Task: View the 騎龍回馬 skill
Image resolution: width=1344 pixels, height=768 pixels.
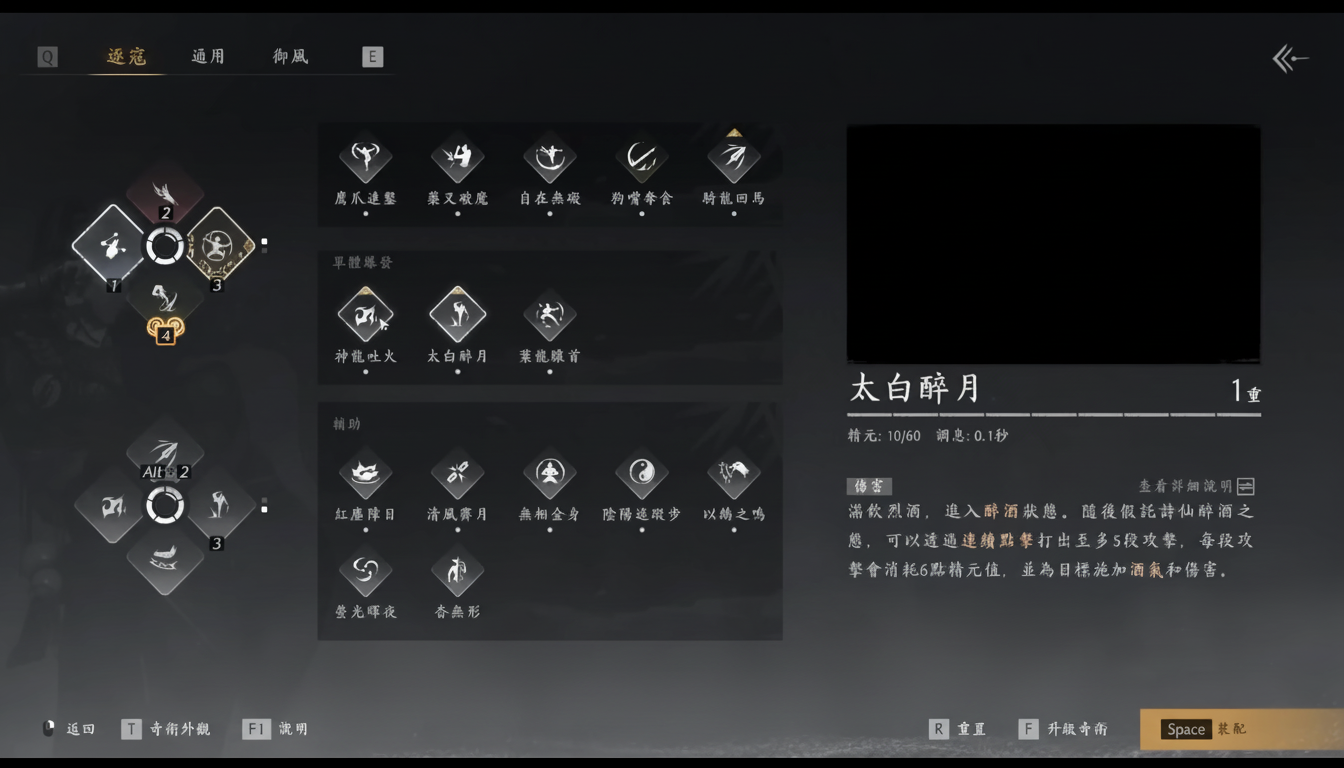Action: (733, 157)
